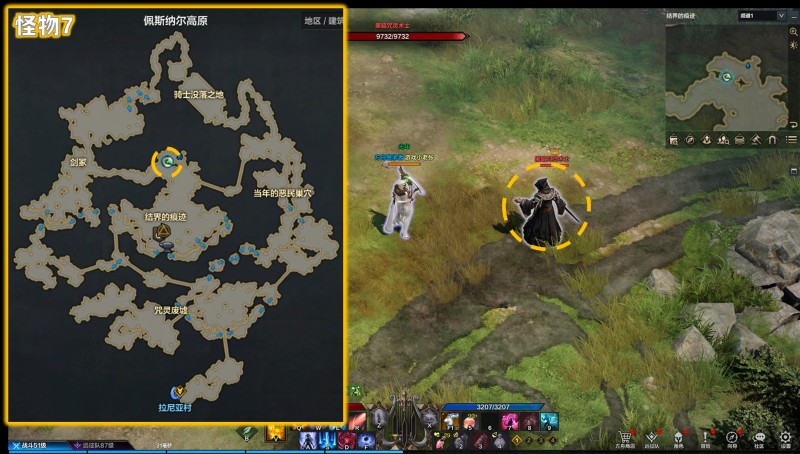The width and height of the screenshot is (800, 454).
Task: Open the community chat bubble menu
Action: tap(758, 437)
